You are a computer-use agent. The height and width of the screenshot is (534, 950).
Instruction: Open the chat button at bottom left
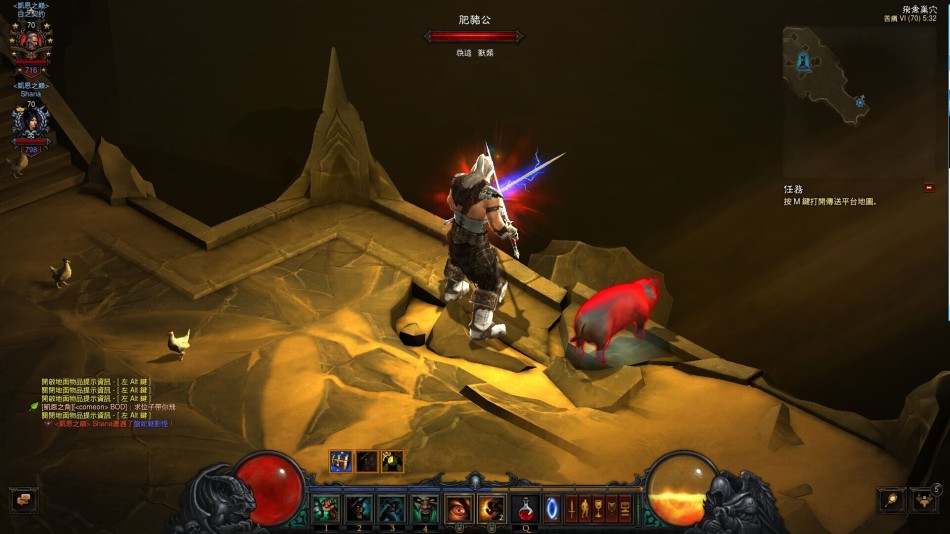tap(24, 499)
